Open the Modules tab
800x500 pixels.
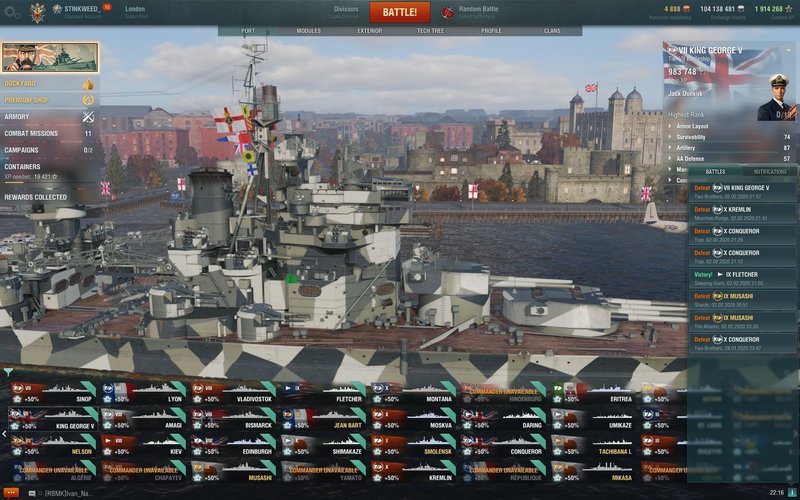click(309, 31)
